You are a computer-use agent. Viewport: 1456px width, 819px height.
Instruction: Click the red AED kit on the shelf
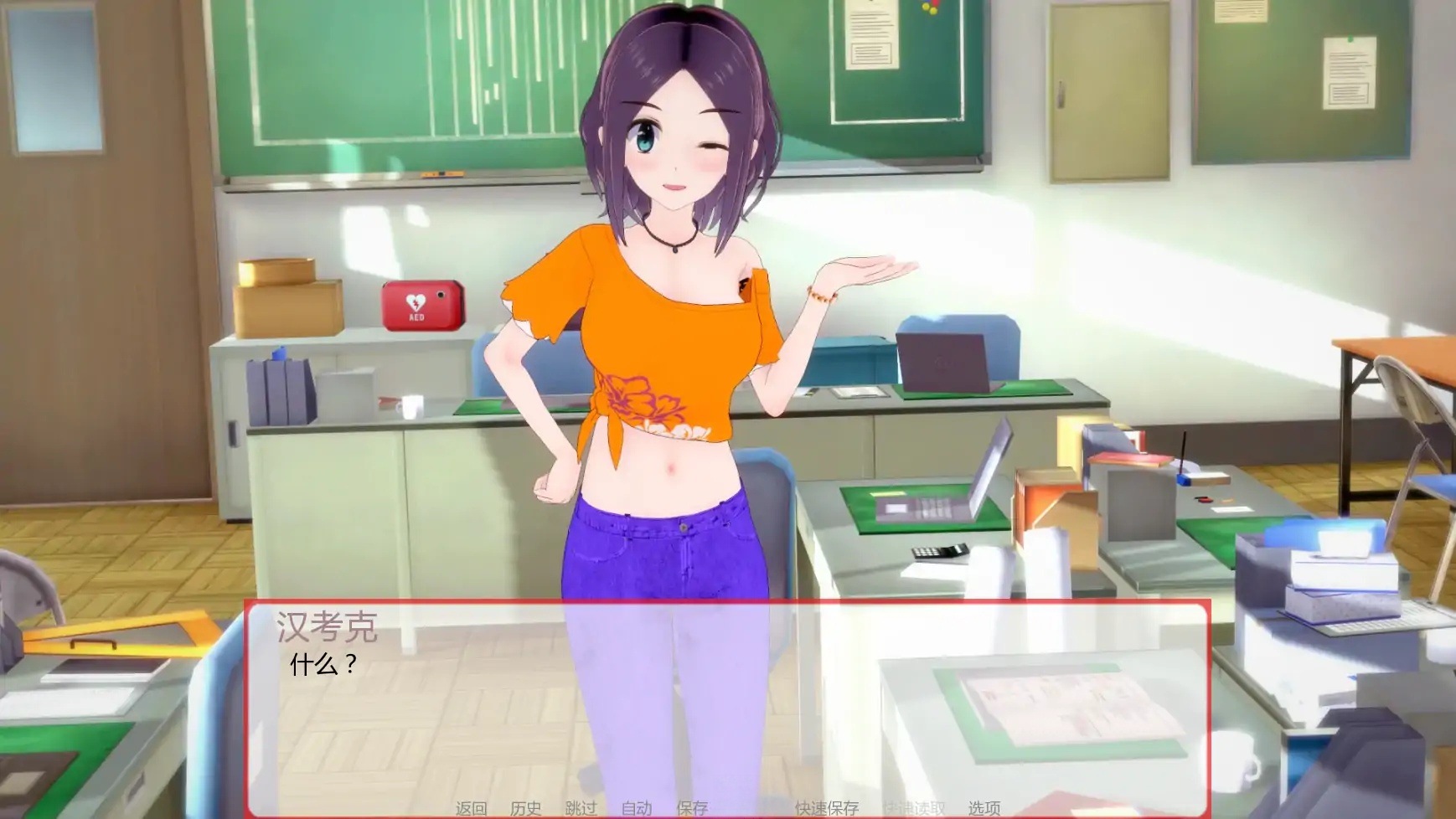click(x=422, y=306)
